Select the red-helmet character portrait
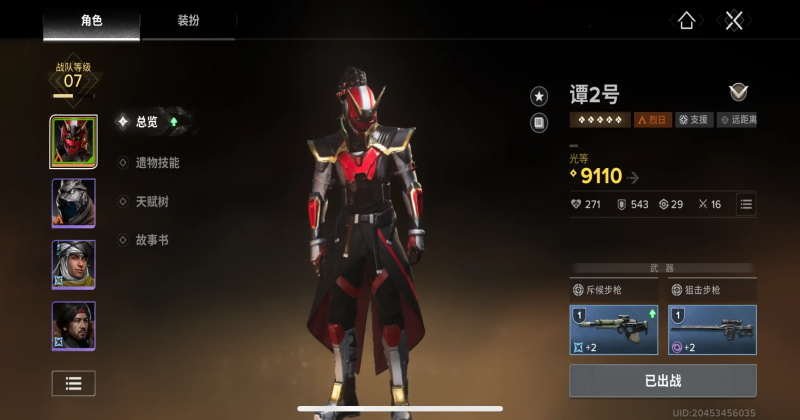This screenshot has height=420, width=800. coord(74,142)
